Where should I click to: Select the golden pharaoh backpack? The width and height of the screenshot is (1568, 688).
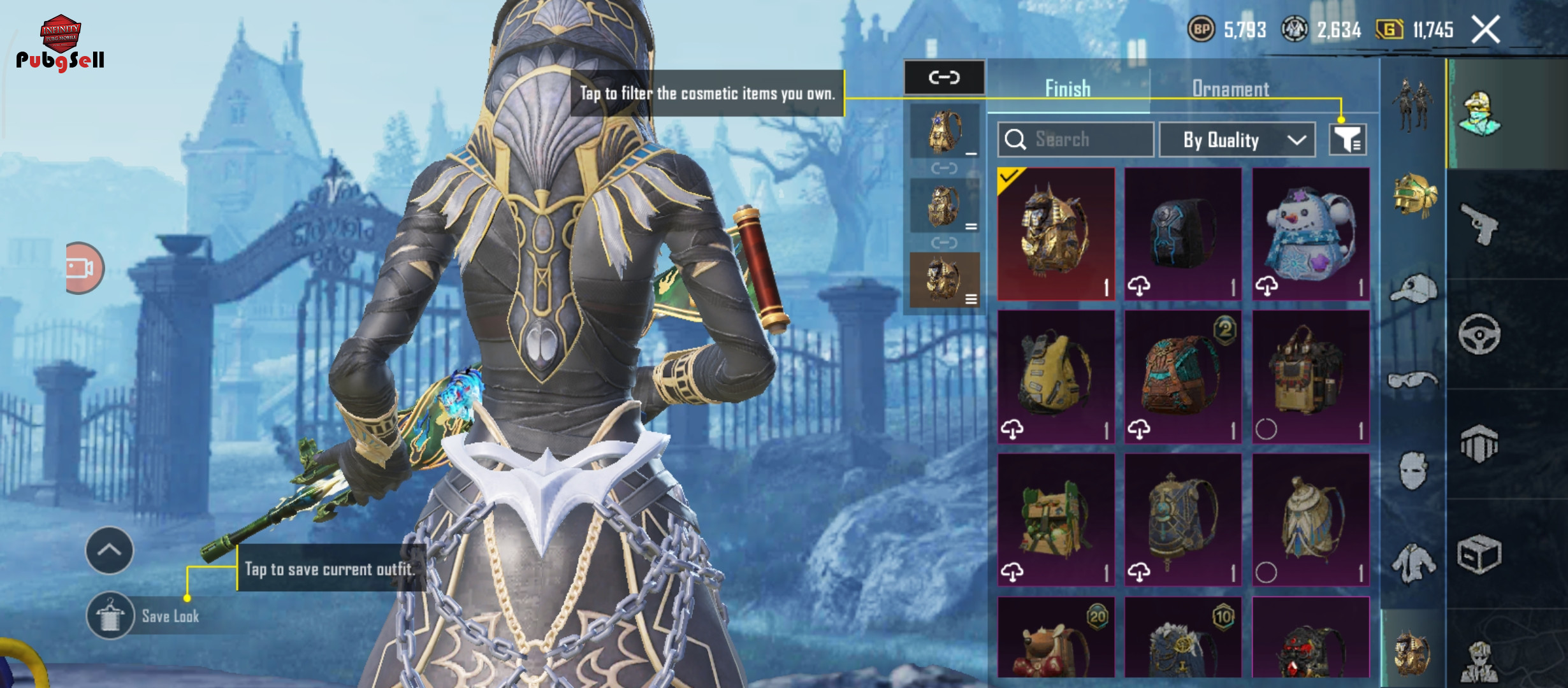point(1056,234)
